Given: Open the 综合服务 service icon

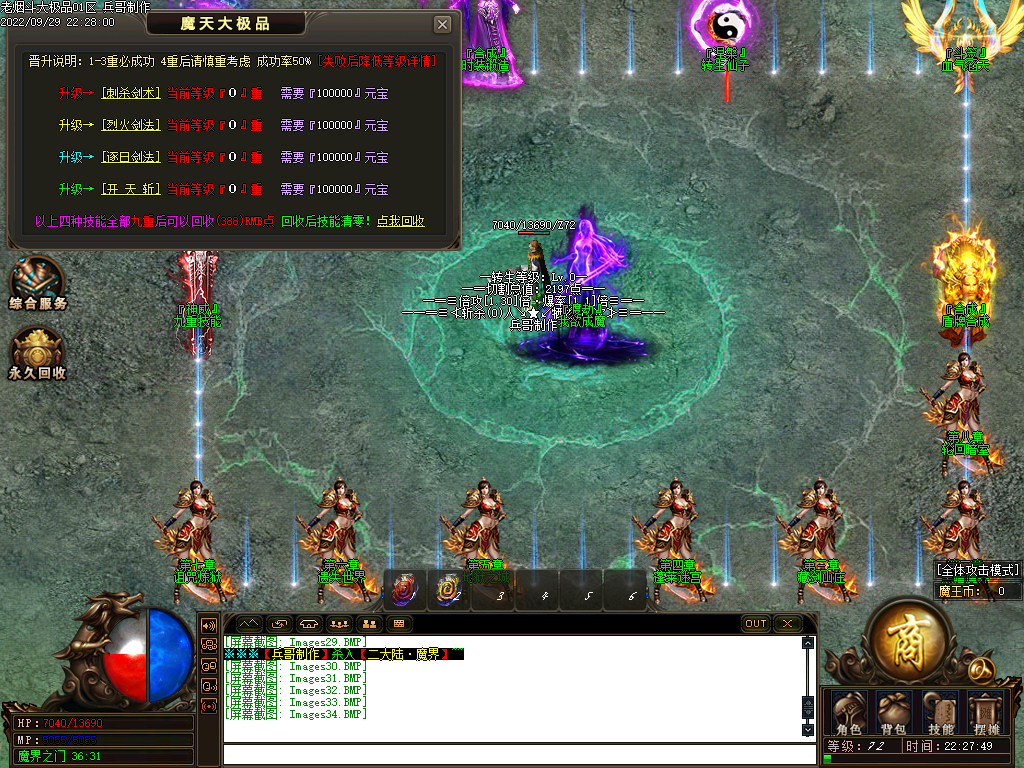Looking at the screenshot, I should tap(37, 282).
